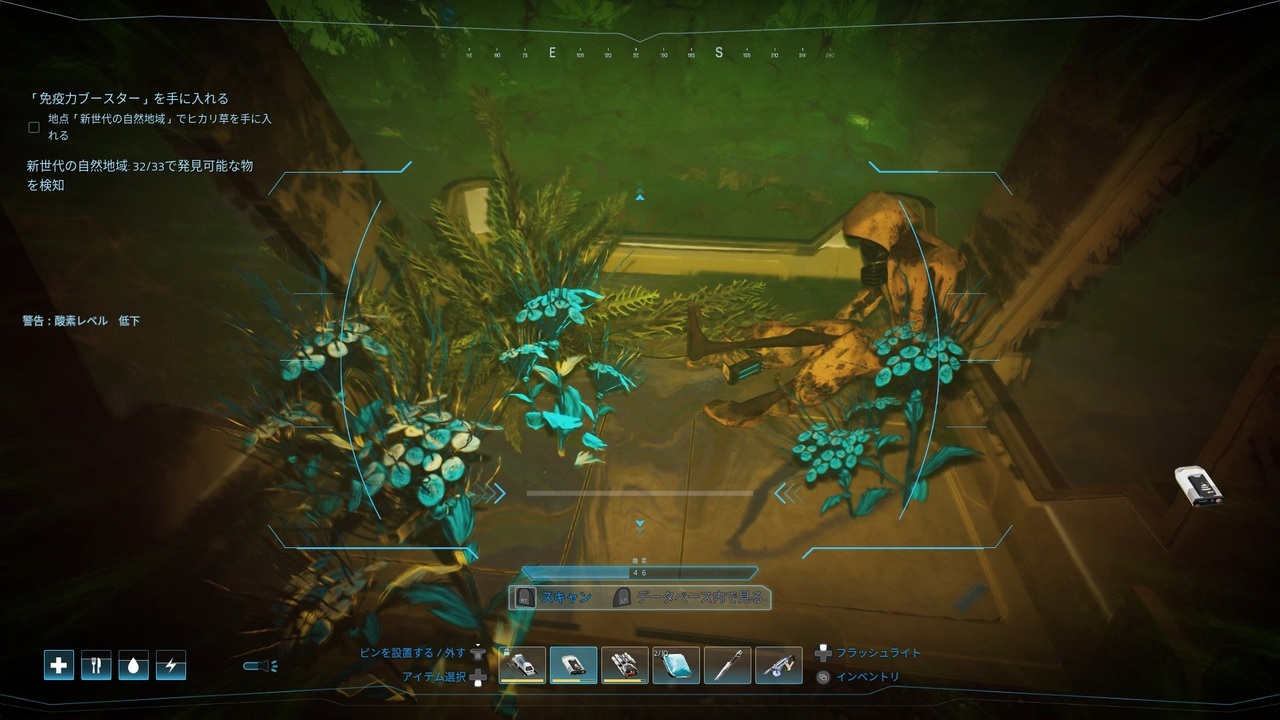Click the compass heading bar
1280x720 pixels.
pos(640,53)
